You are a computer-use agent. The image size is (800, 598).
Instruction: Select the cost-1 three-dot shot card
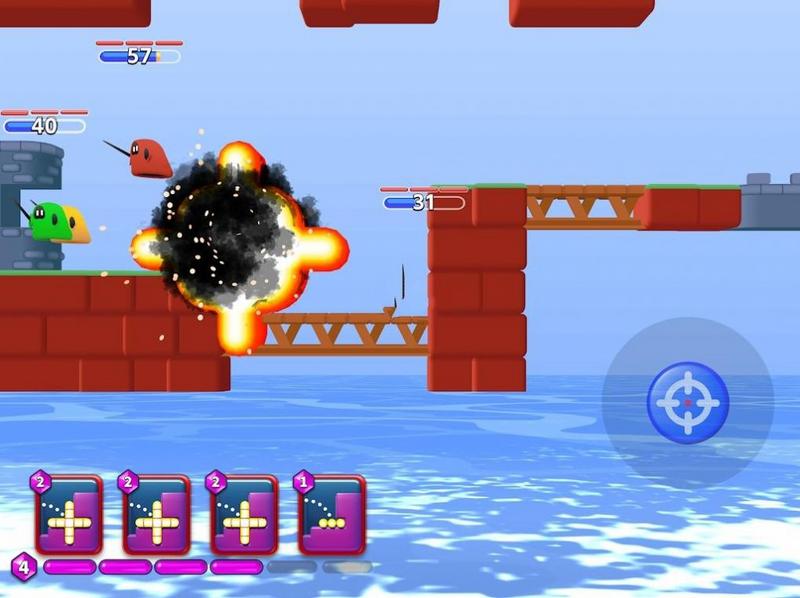[x=332, y=515]
